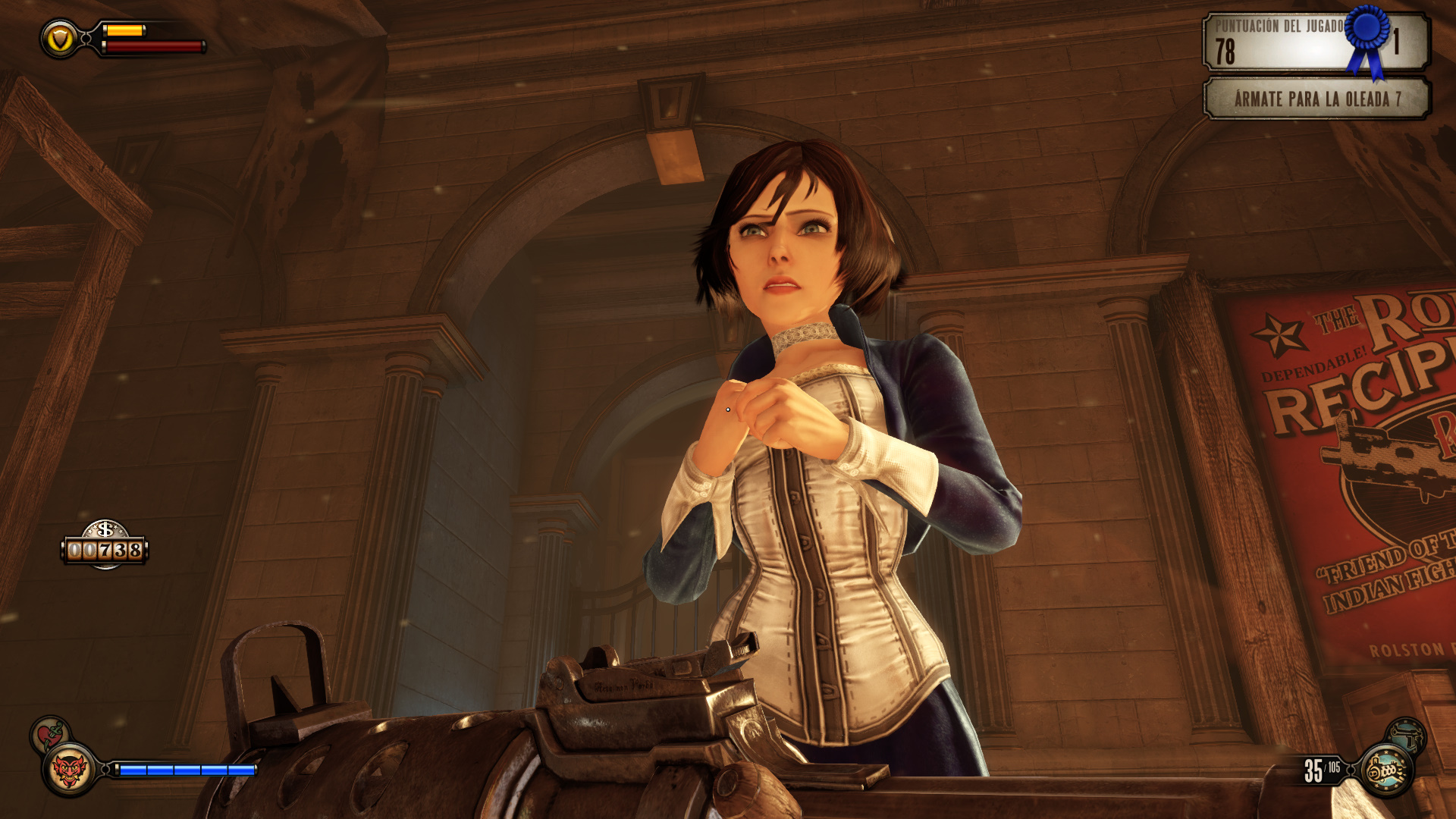Screen dimensions: 1456x819
Task: Select the equipped machine gun weapon icon
Action: 1387,771
